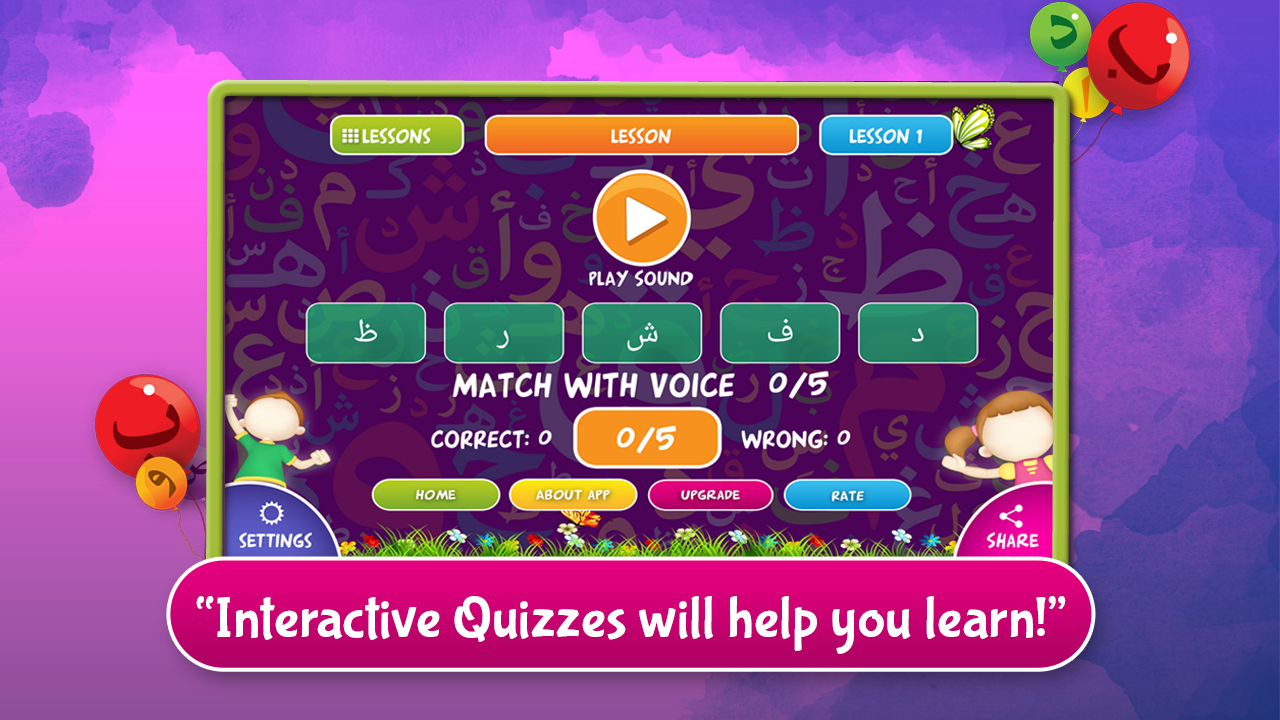The height and width of the screenshot is (720, 1280).
Task: Select the Arabic letter tile for ظ
Action: pyautogui.click(x=365, y=332)
